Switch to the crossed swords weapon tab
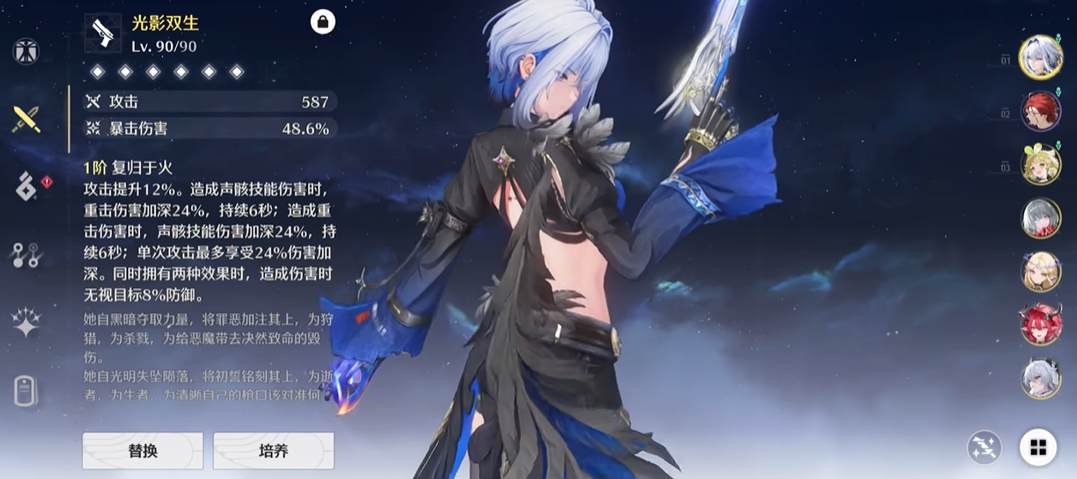This screenshot has height=479, width=1077. pyautogui.click(x=25, y=119)
